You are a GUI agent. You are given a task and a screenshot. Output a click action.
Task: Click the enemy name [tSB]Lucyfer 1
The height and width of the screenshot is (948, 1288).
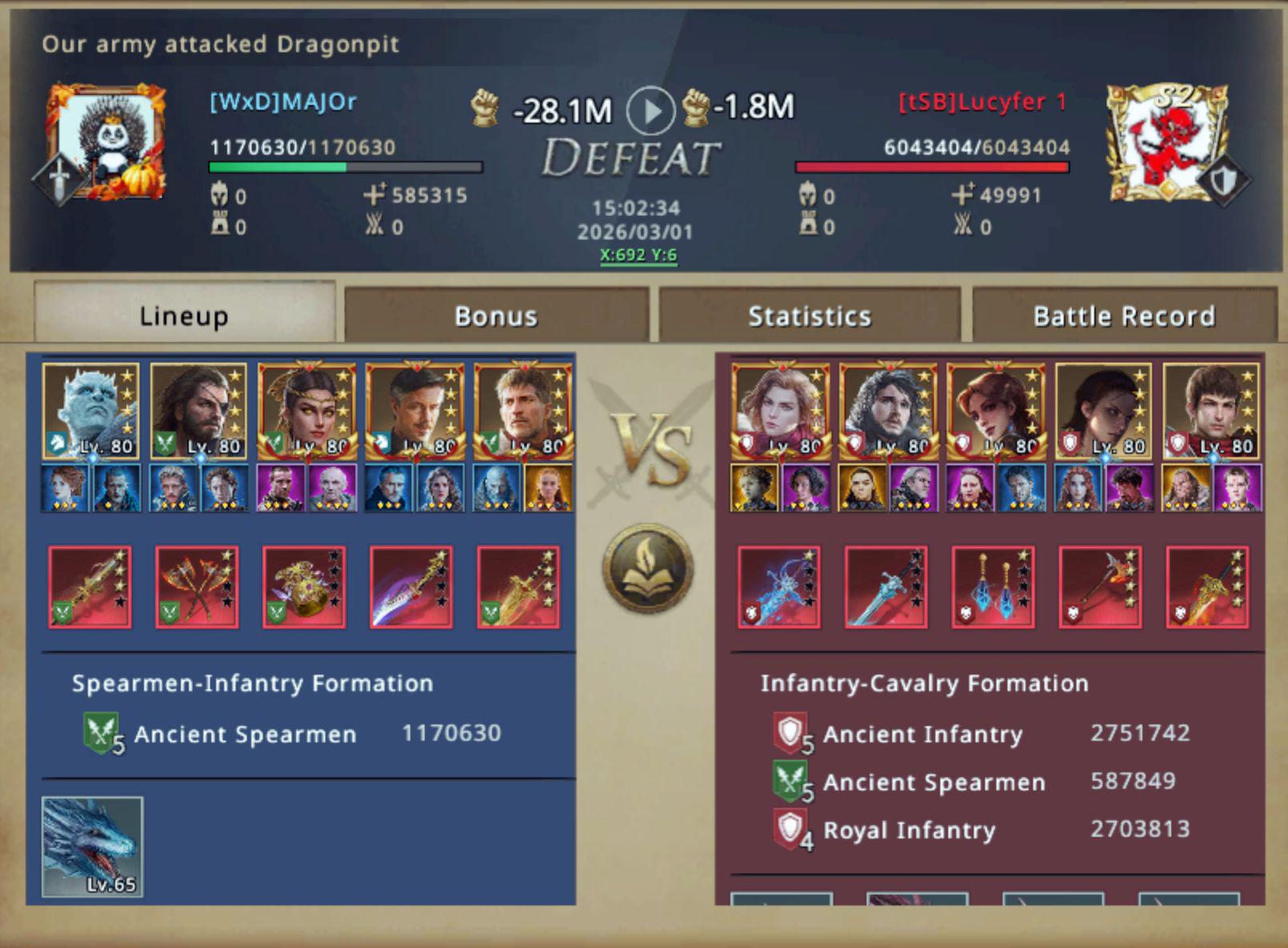pos(982,102)
